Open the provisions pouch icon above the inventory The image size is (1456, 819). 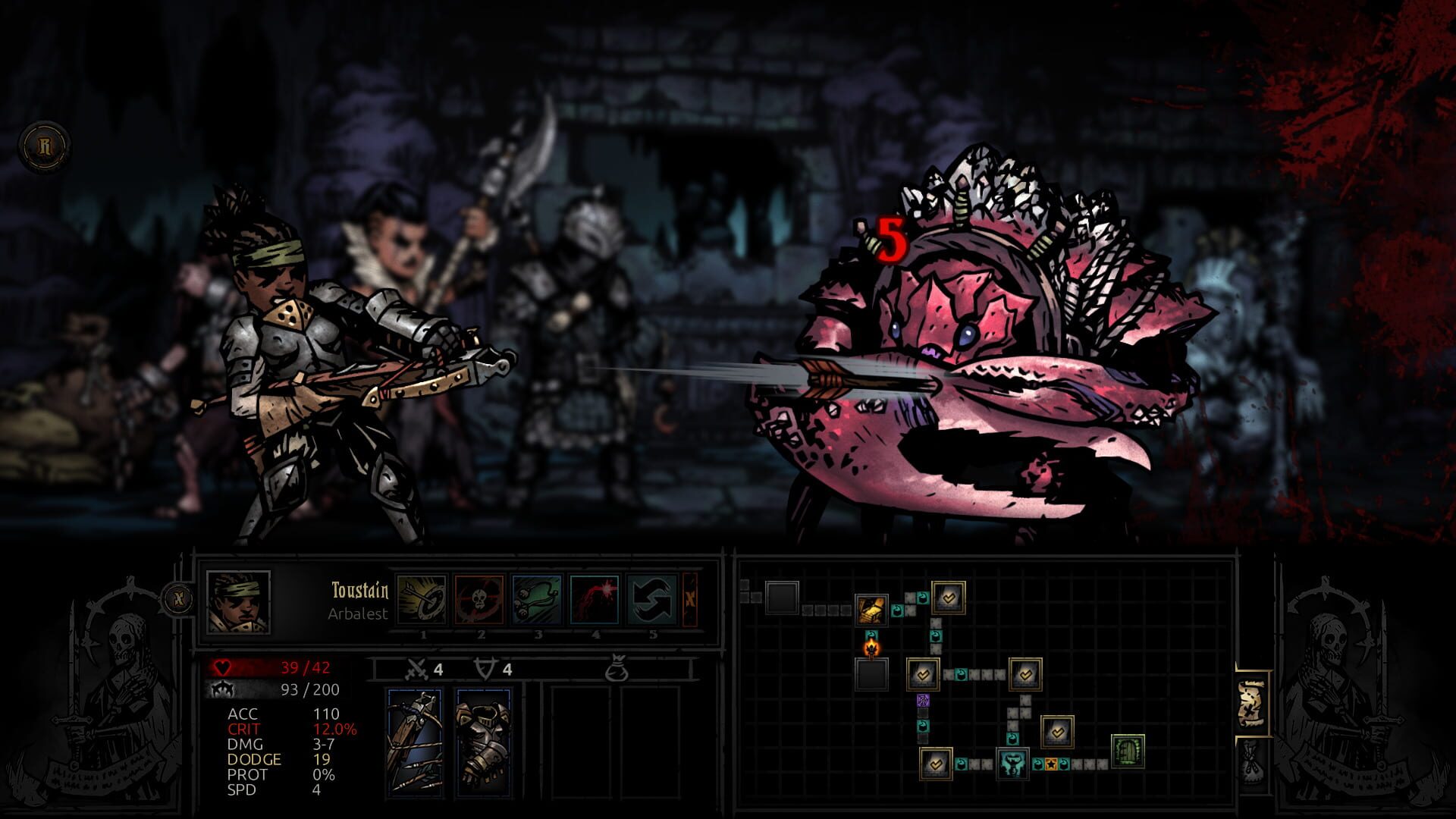[617, 670]
